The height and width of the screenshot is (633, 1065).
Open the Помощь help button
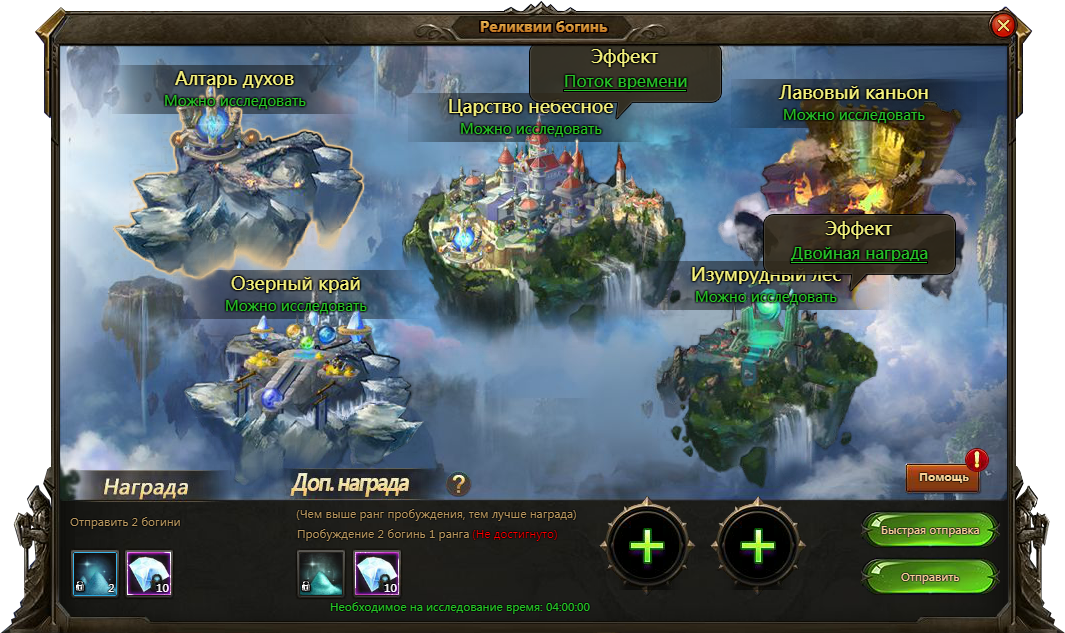coord(943,477)
